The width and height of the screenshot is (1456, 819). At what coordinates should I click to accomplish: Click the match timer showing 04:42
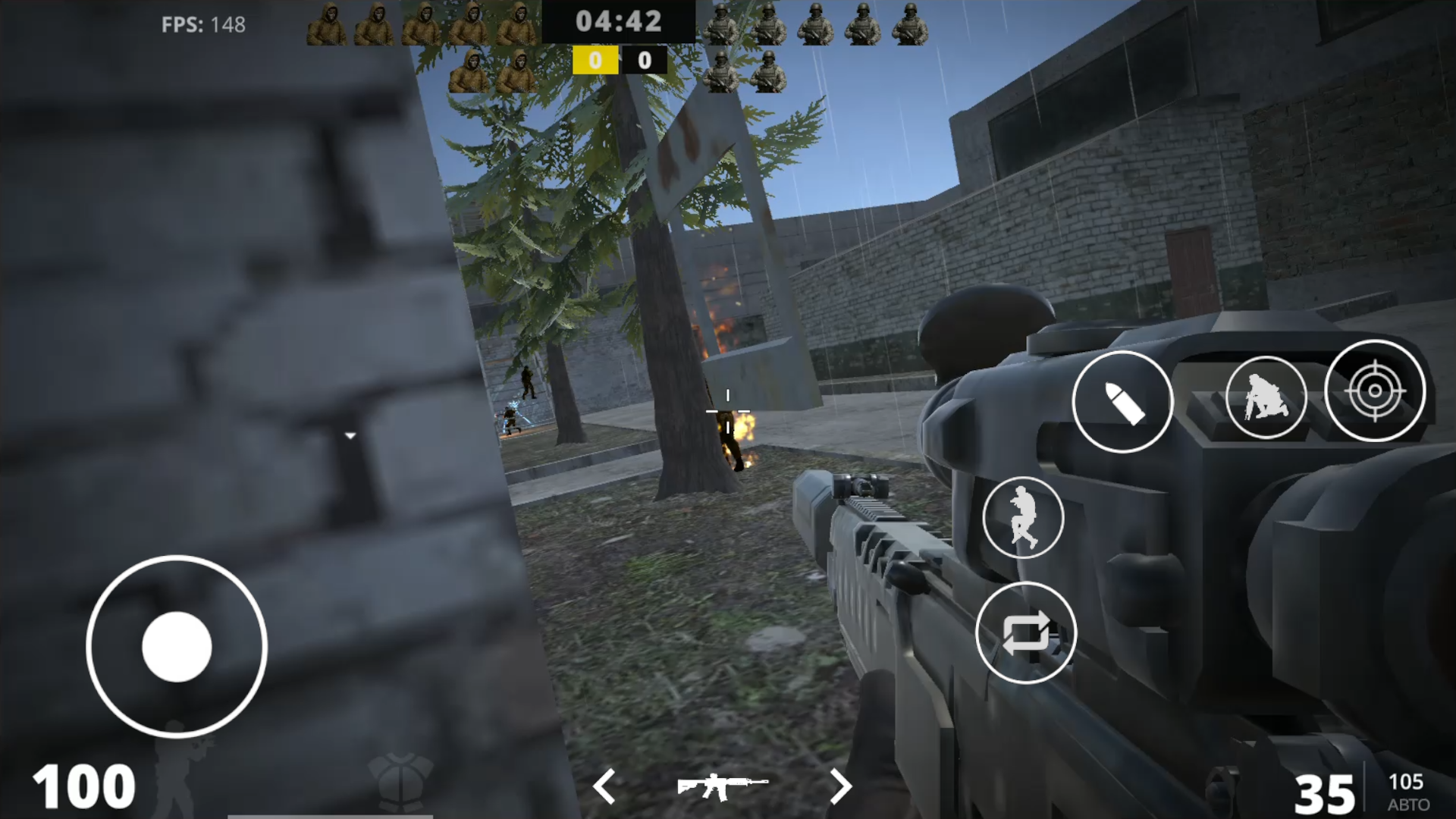620,20
